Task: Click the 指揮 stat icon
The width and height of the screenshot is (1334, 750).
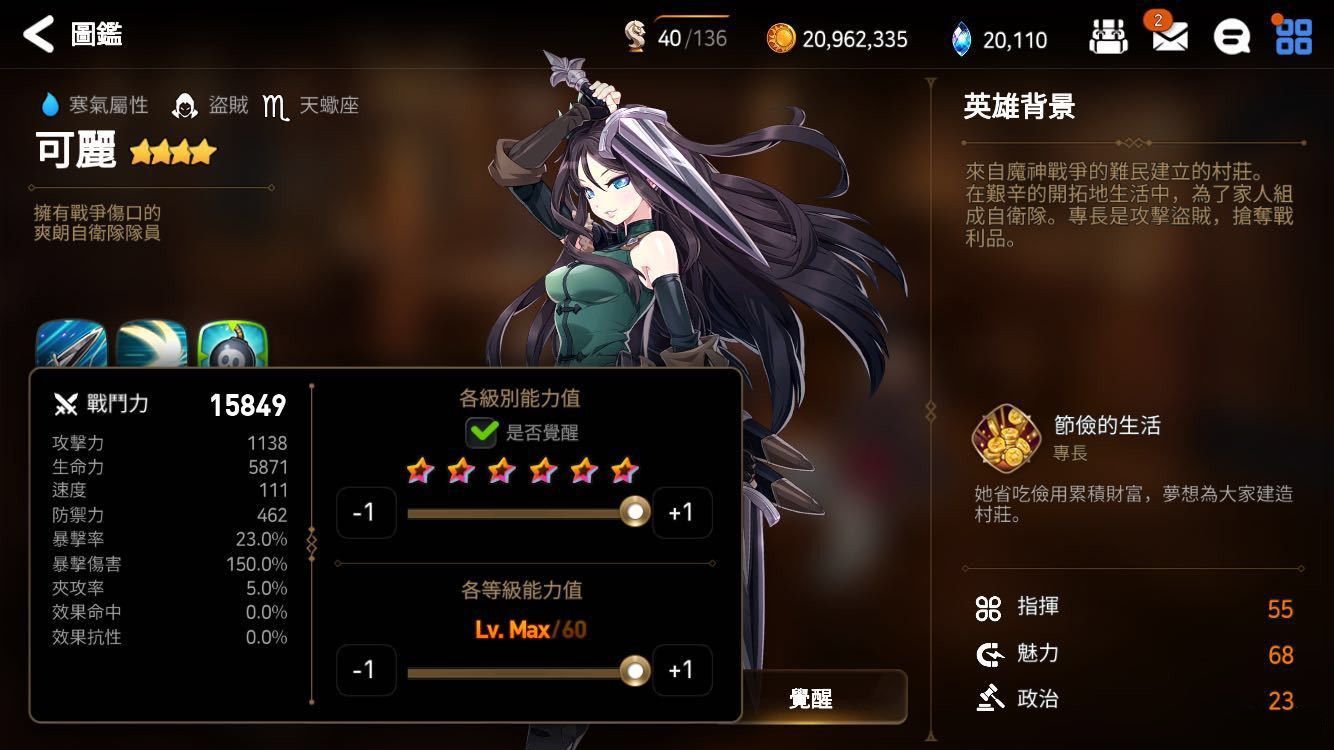Action: pyautogui.click(x=988, y=608)
